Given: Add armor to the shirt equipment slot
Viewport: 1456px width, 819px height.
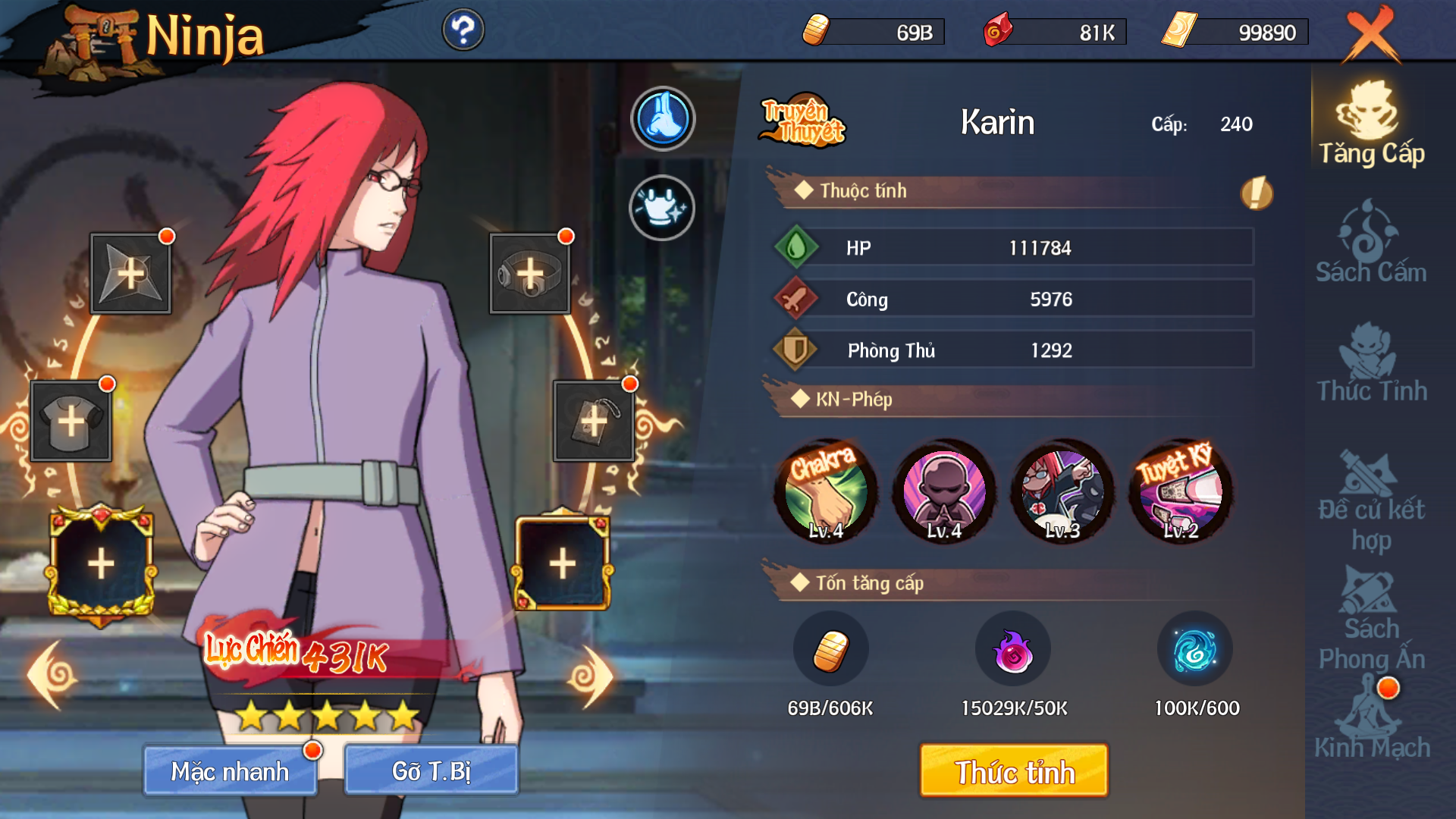Looking at the screenshot, I should pyautogui.click(x=71, y=421).
